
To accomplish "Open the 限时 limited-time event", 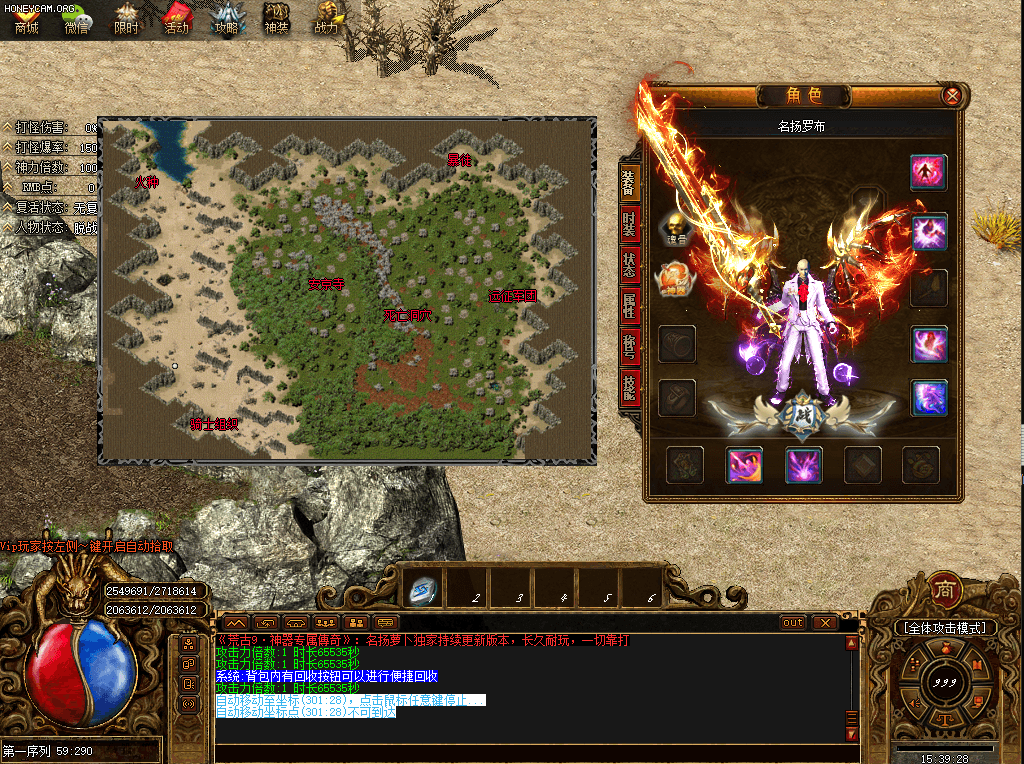I will tap(126, 18).
